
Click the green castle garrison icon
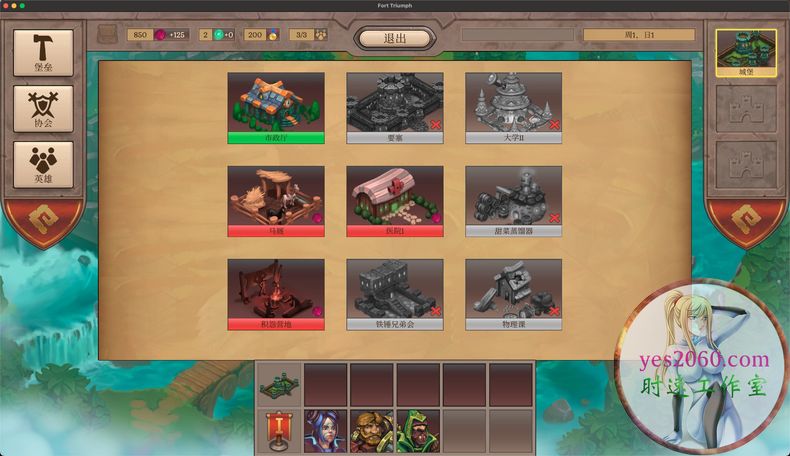279,385
